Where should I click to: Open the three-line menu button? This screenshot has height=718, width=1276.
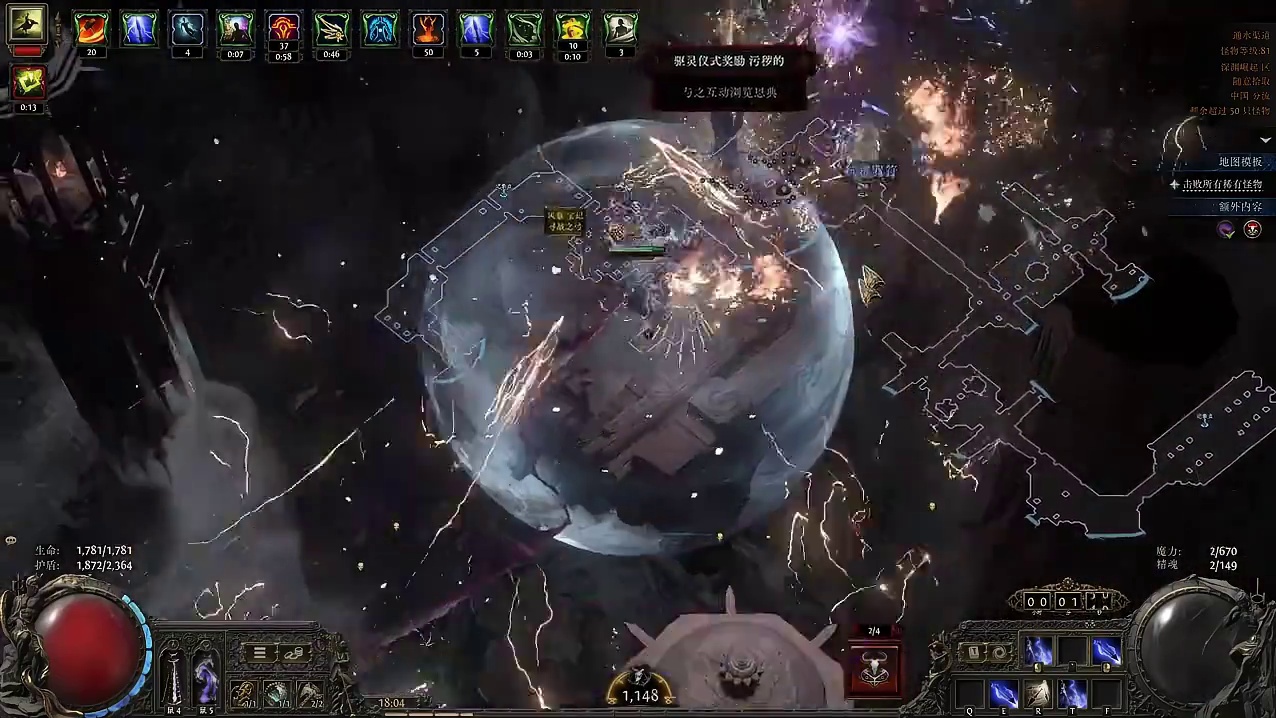(x=259, y=652)
